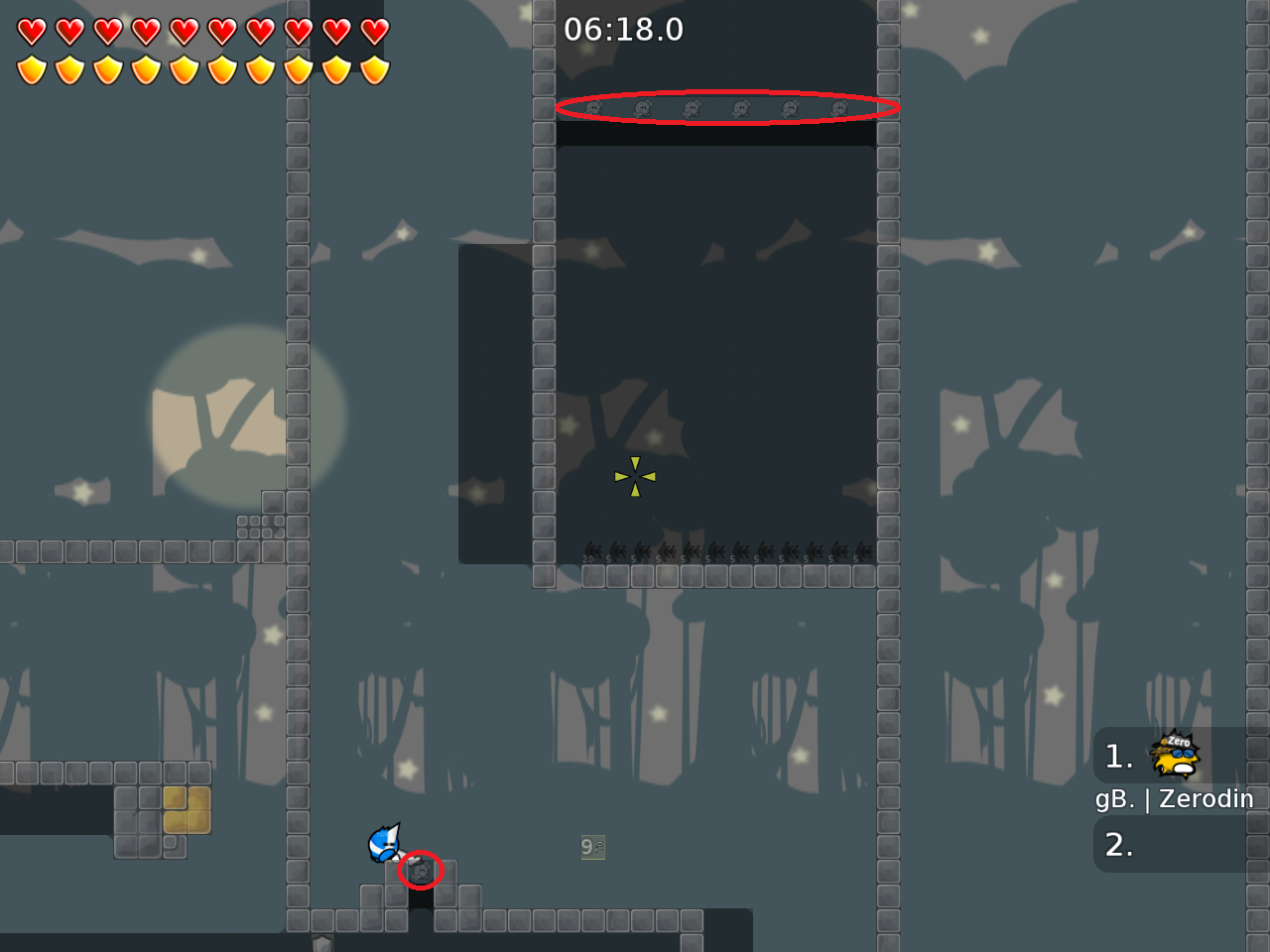Click the first red heart icon
The height and width of the screenshot is (952, 1270).
[33, 31]
